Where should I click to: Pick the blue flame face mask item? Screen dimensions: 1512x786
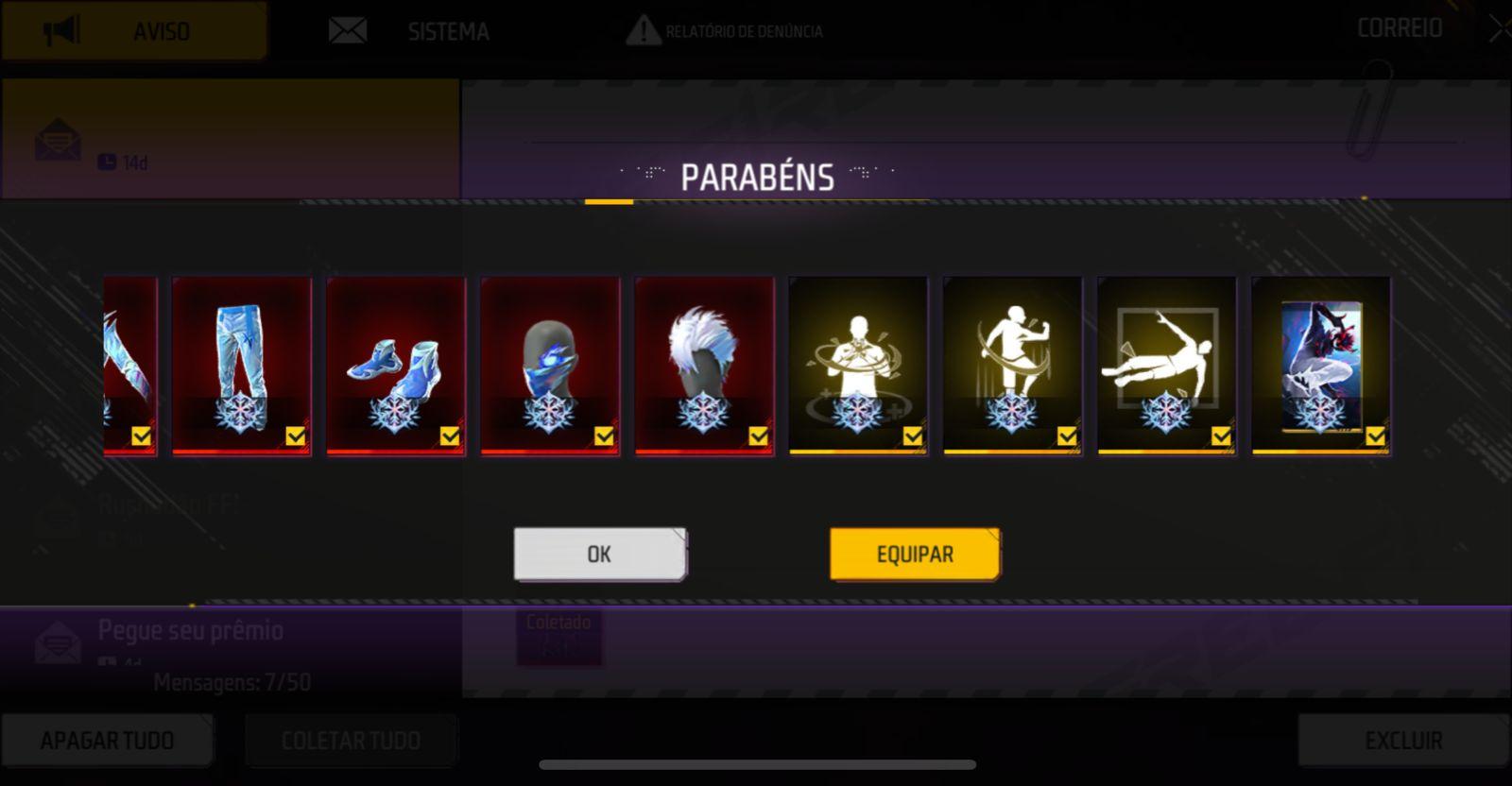click(550, 366)
